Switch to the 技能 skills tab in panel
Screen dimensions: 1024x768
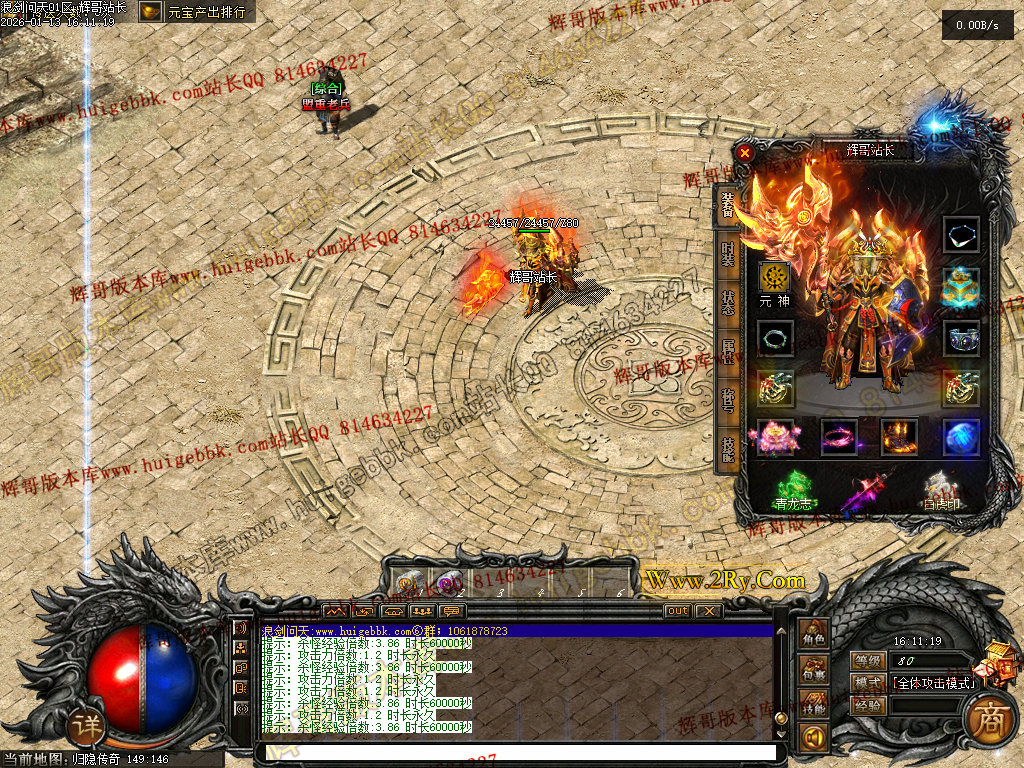728,451
